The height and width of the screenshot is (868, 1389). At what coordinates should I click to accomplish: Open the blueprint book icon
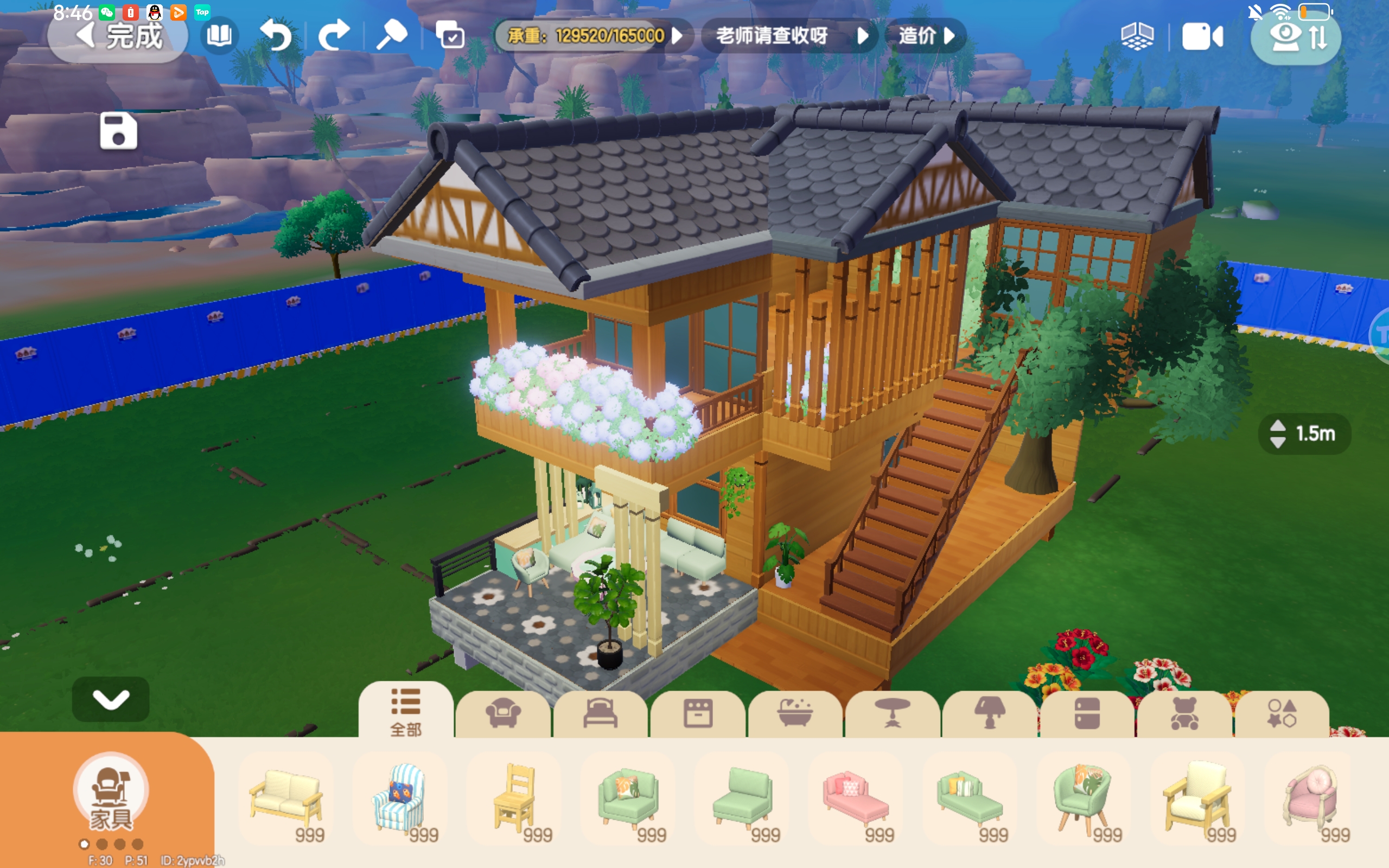click(x=219, y=37)
